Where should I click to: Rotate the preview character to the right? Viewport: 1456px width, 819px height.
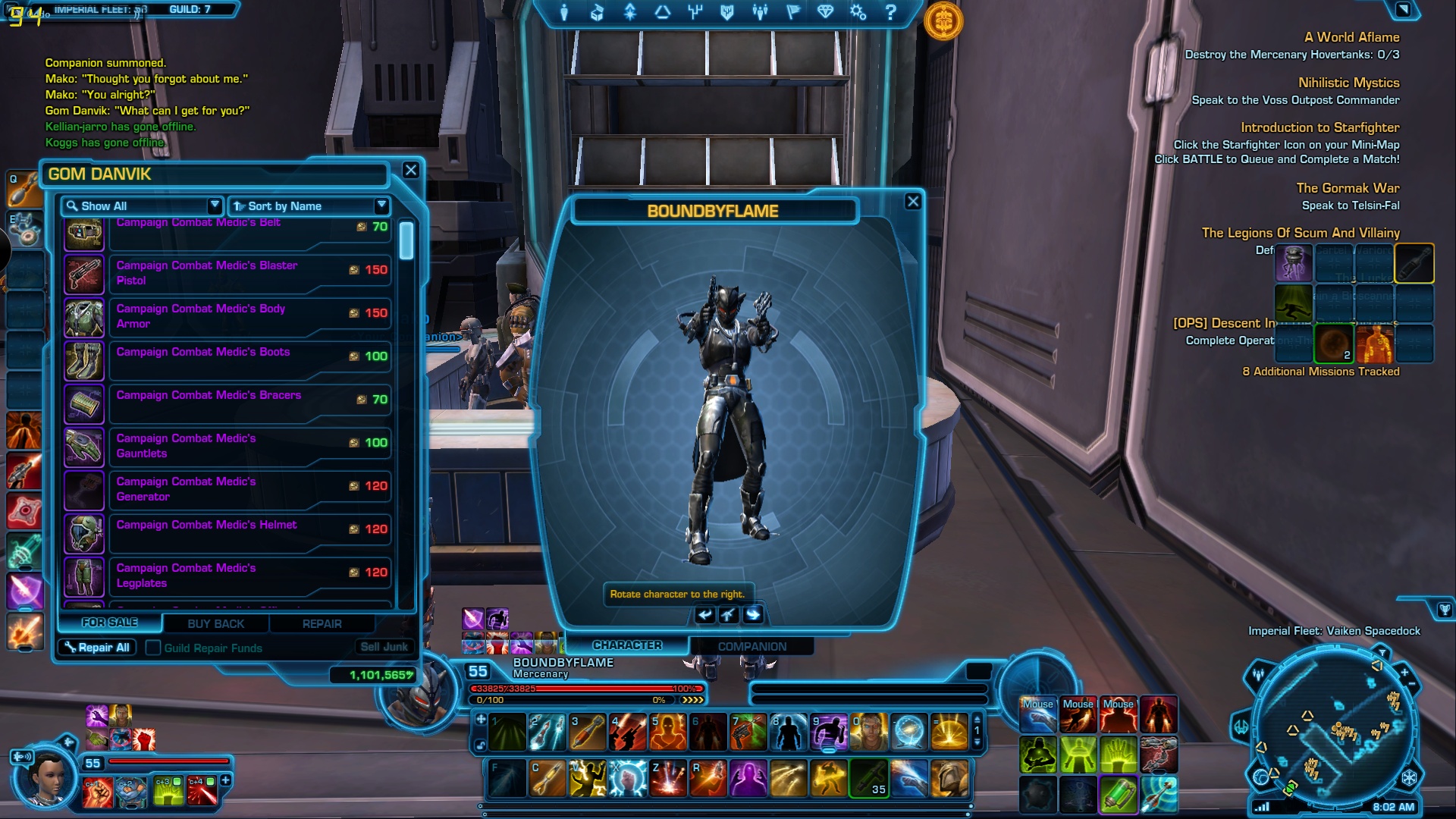tap(753, 614)
